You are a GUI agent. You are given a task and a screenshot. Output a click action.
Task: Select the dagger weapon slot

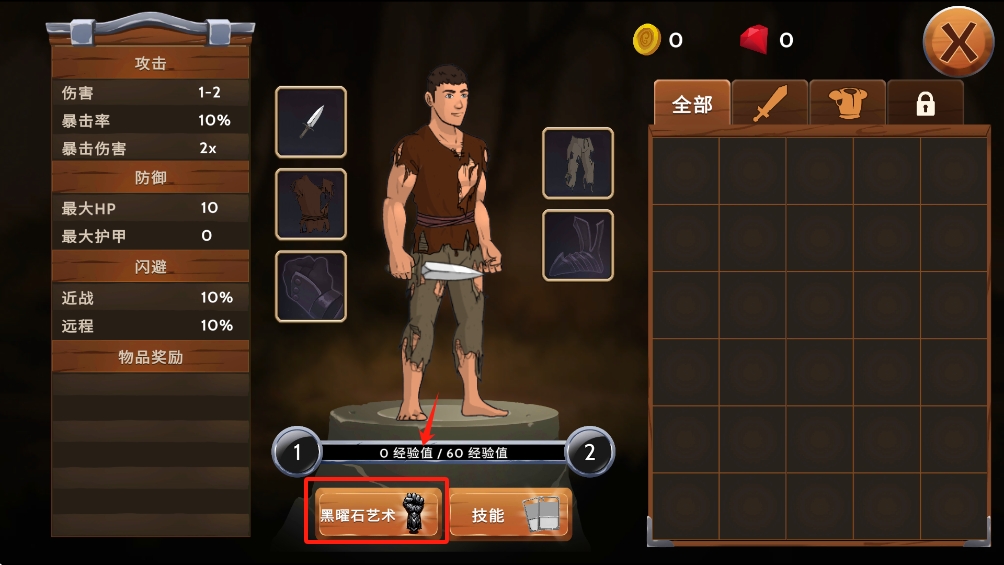click(311, 122)
